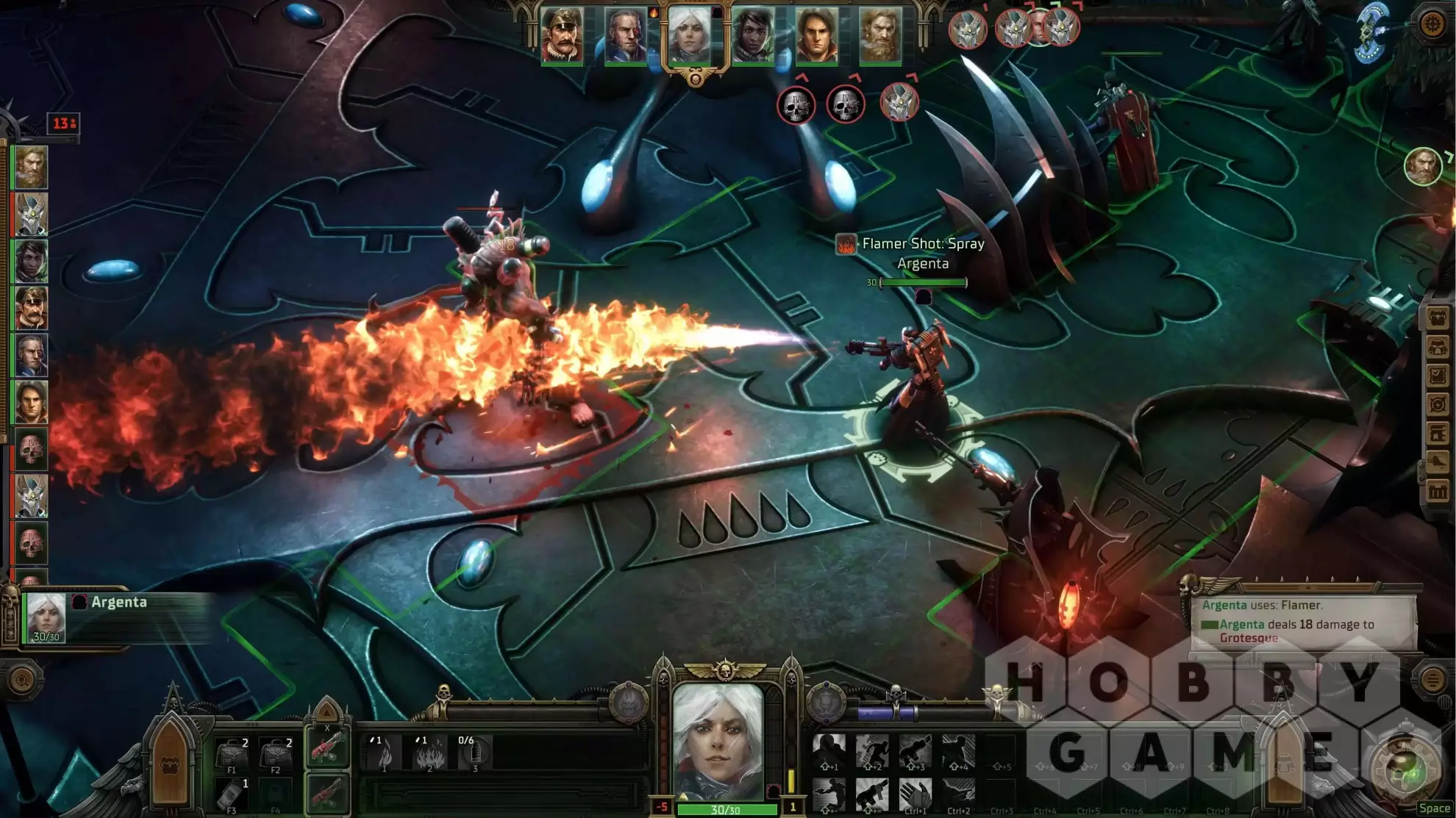Click Argenta's small portrait in the name panel
The width and height of the screenshot is (1456, 818).
46,616
